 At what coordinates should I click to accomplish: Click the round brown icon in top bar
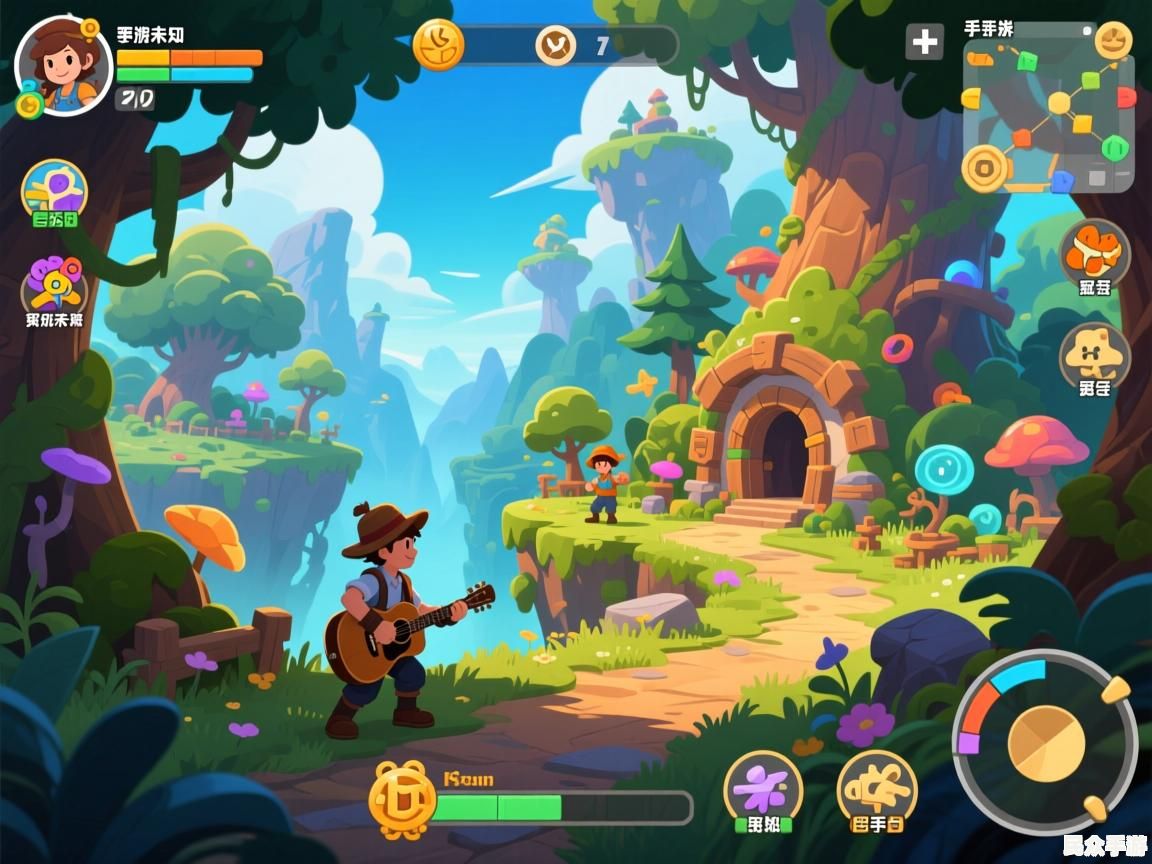click(x=555, y=45)
